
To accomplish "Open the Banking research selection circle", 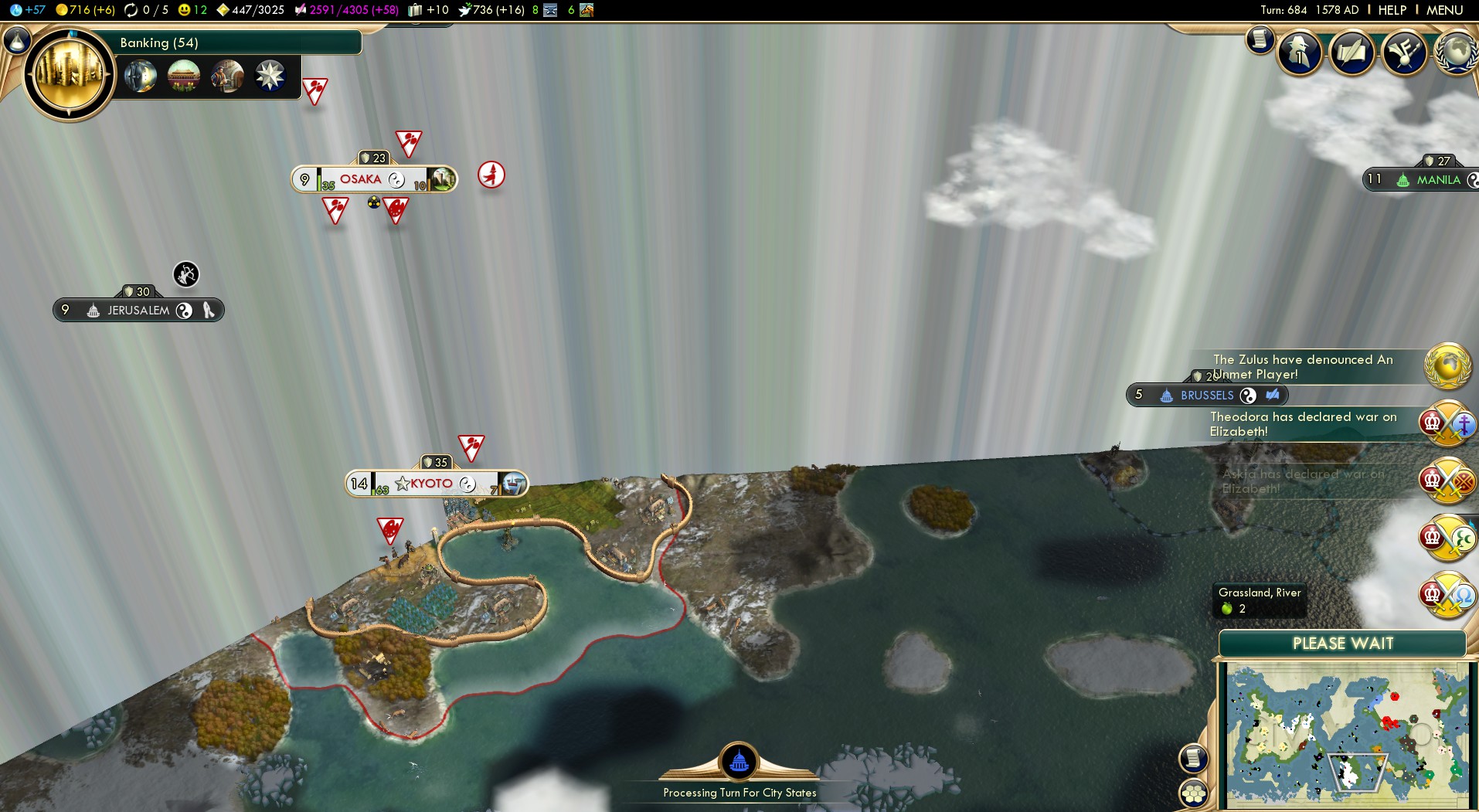I will tap(70, 75).
